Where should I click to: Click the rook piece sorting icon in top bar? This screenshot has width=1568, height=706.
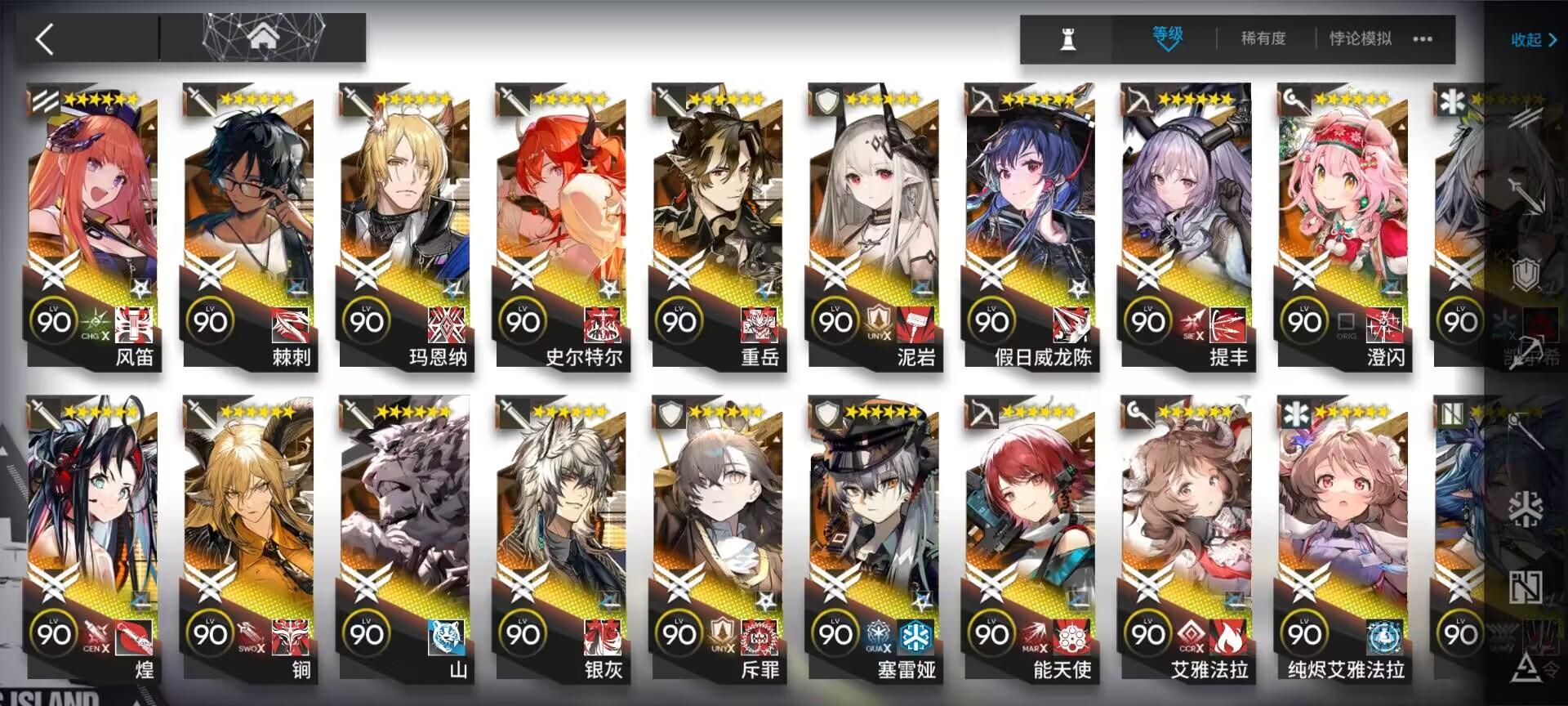click(1067, 38)
